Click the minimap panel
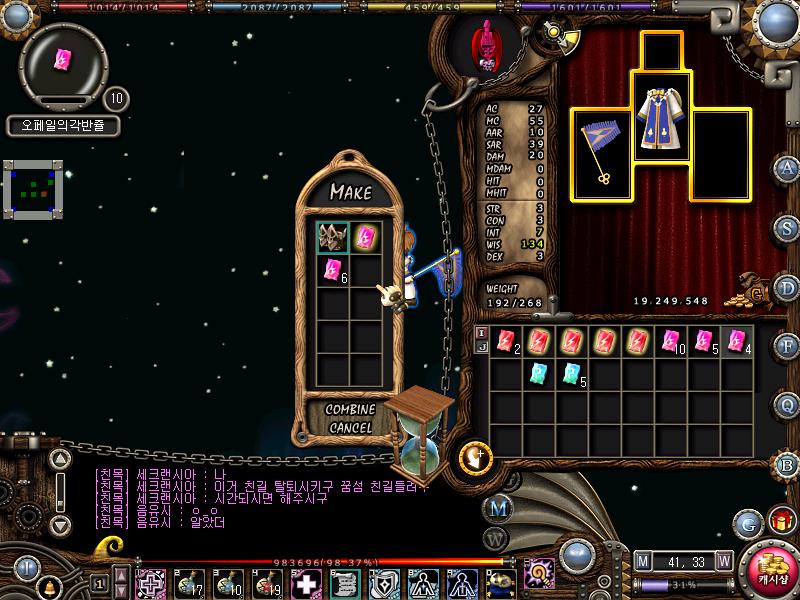This screenshot has width=800, height=600. 32,188
